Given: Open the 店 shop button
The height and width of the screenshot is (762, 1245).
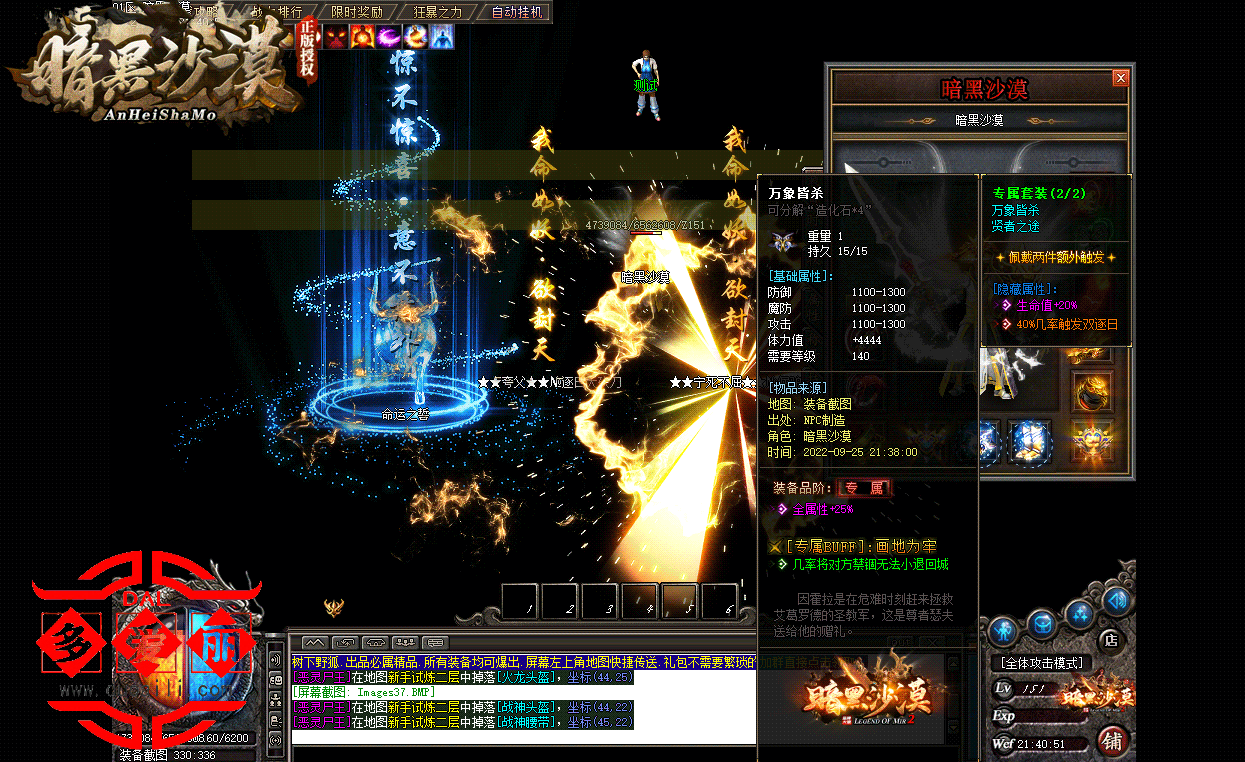Looking at the screenshot, I should [1108, 639].
